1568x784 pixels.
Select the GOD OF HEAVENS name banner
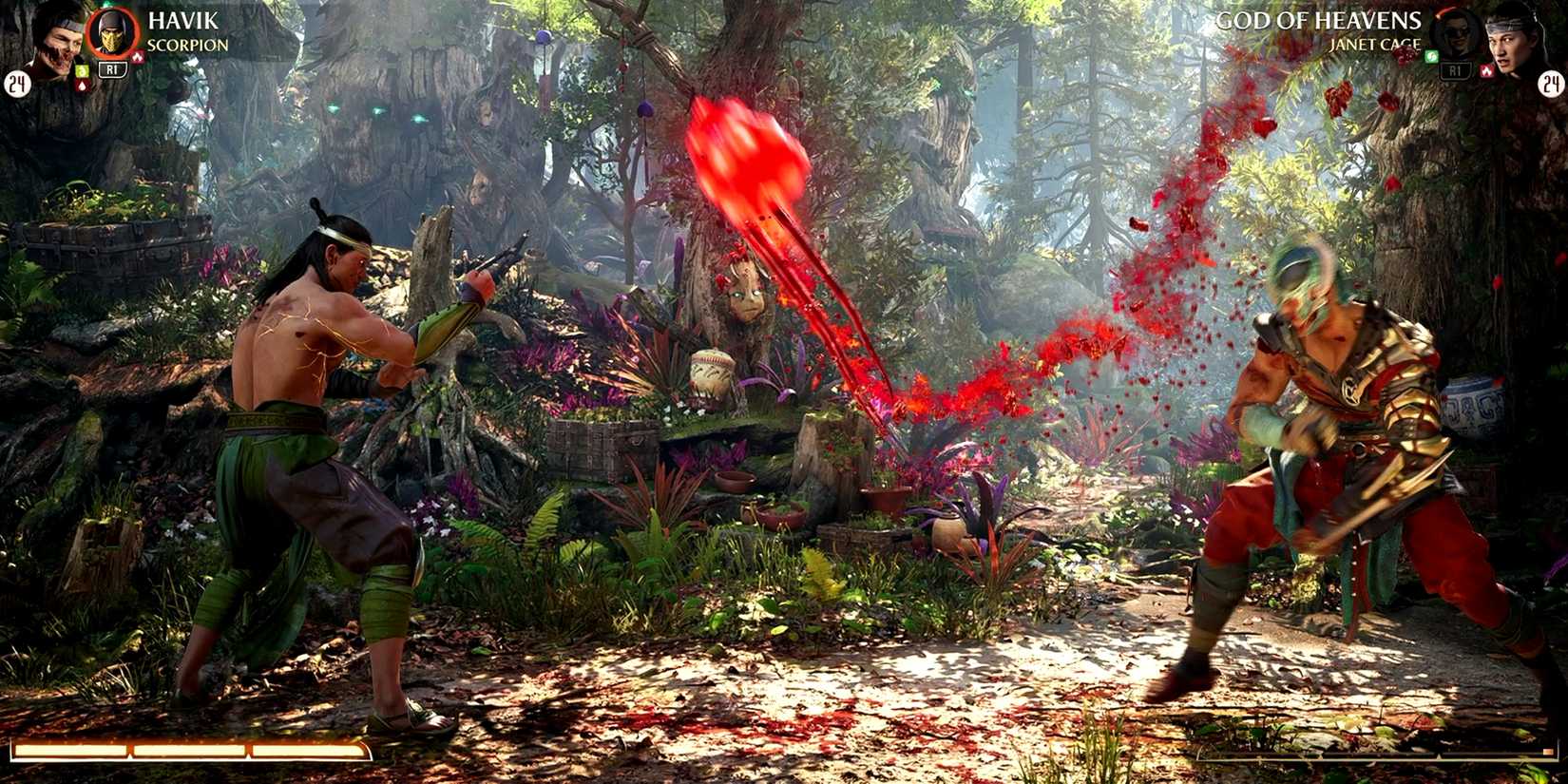1319,21
